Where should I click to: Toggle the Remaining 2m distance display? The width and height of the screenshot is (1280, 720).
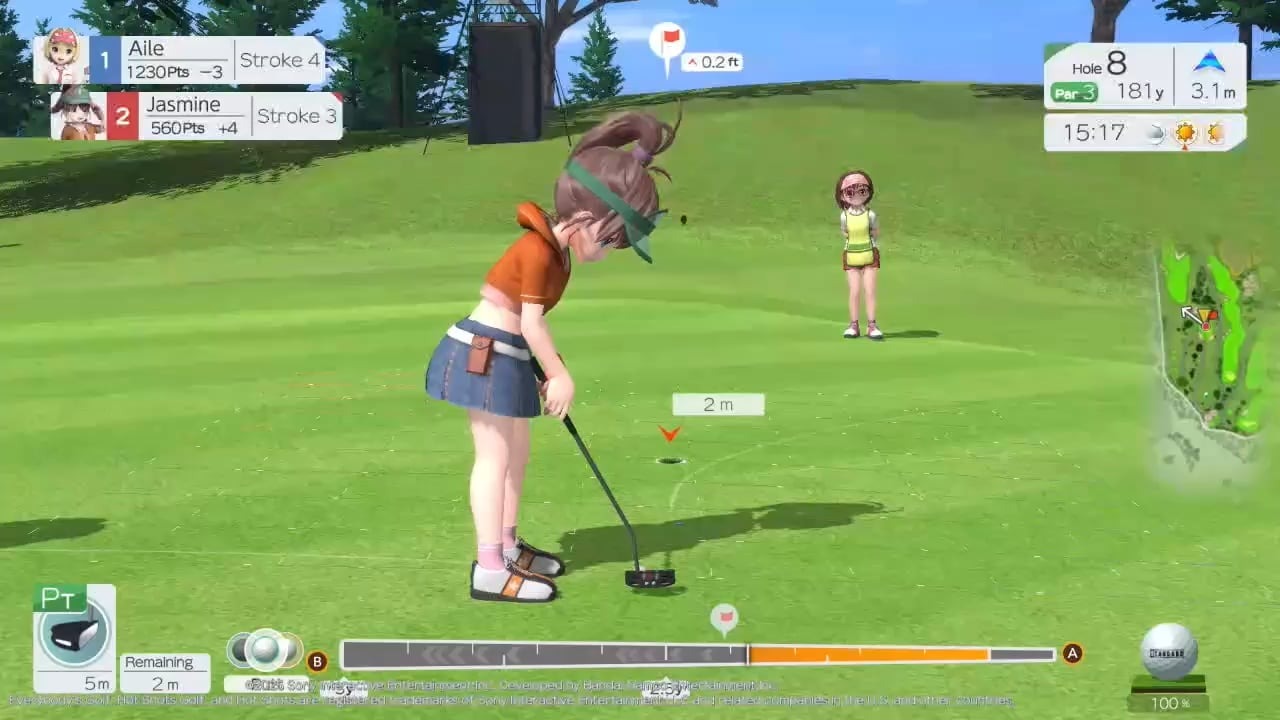pos(163,671)
